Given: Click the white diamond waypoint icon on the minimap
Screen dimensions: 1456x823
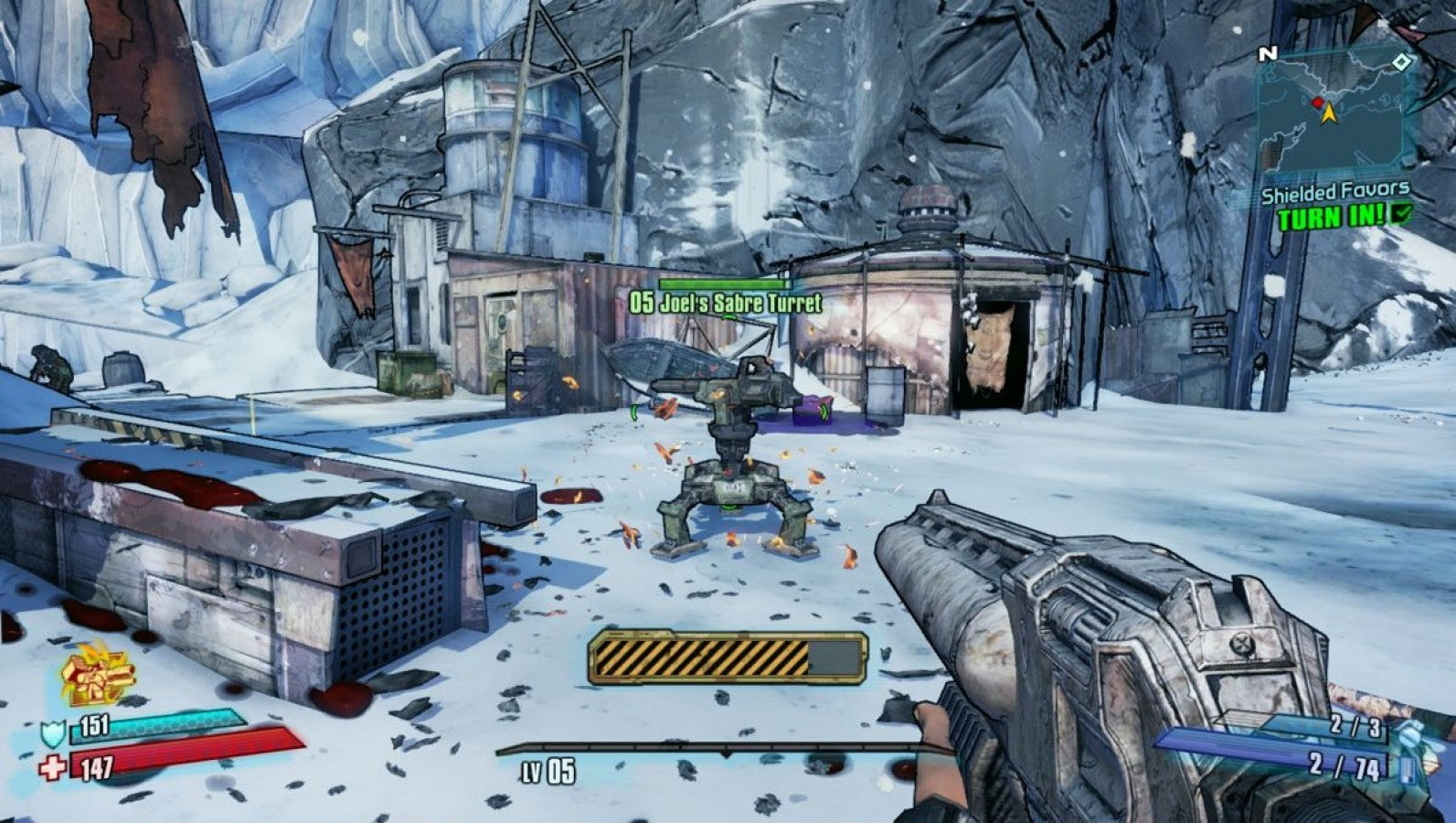Looking at the screenshot, I should (x=1400, y=64).
